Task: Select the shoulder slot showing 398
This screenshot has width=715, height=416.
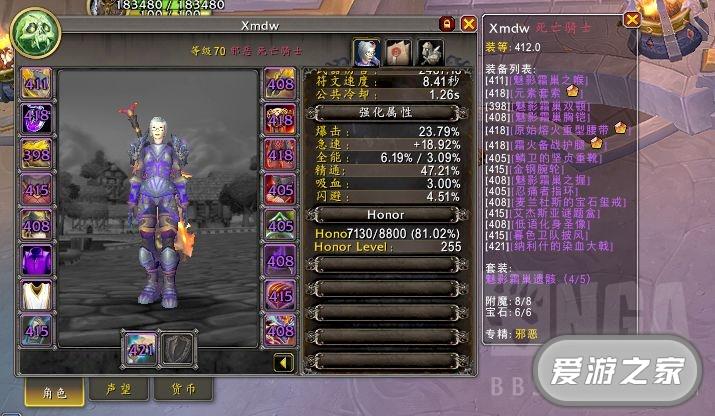Action: click(38, 155)
